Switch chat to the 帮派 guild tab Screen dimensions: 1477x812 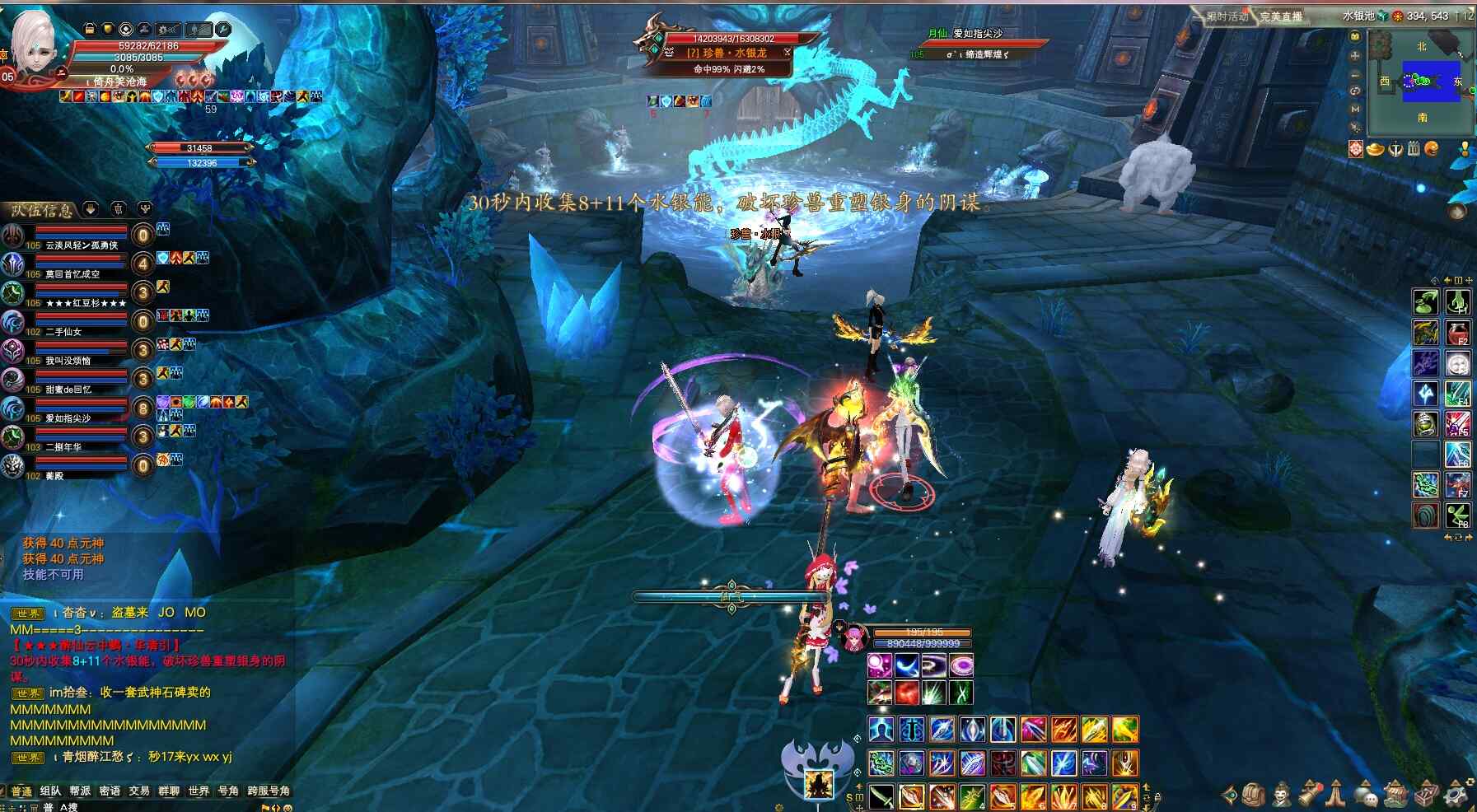pos(80,791)
